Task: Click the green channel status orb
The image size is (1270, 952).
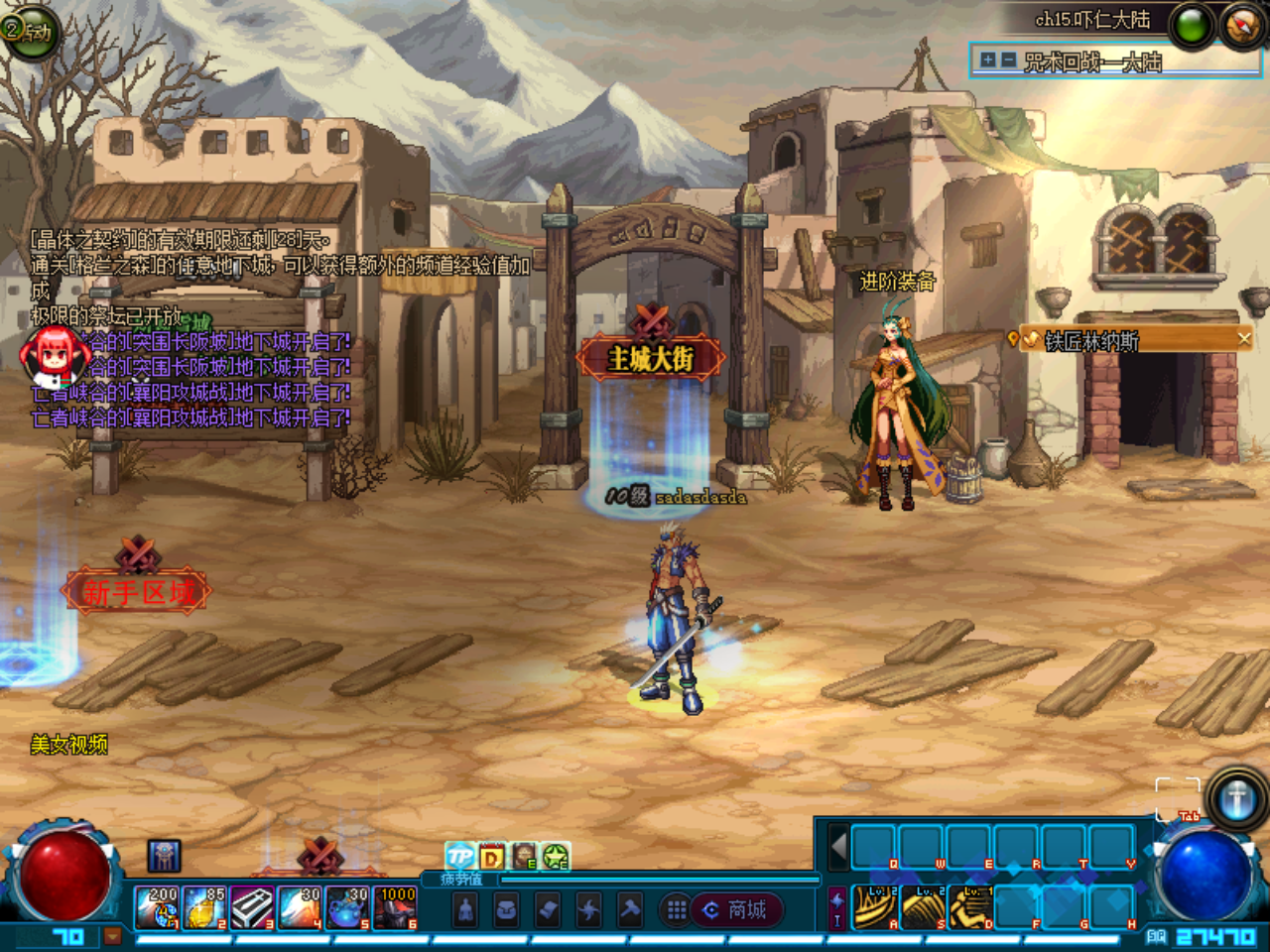Action: pyautogui.click(x=1192, y=26)
